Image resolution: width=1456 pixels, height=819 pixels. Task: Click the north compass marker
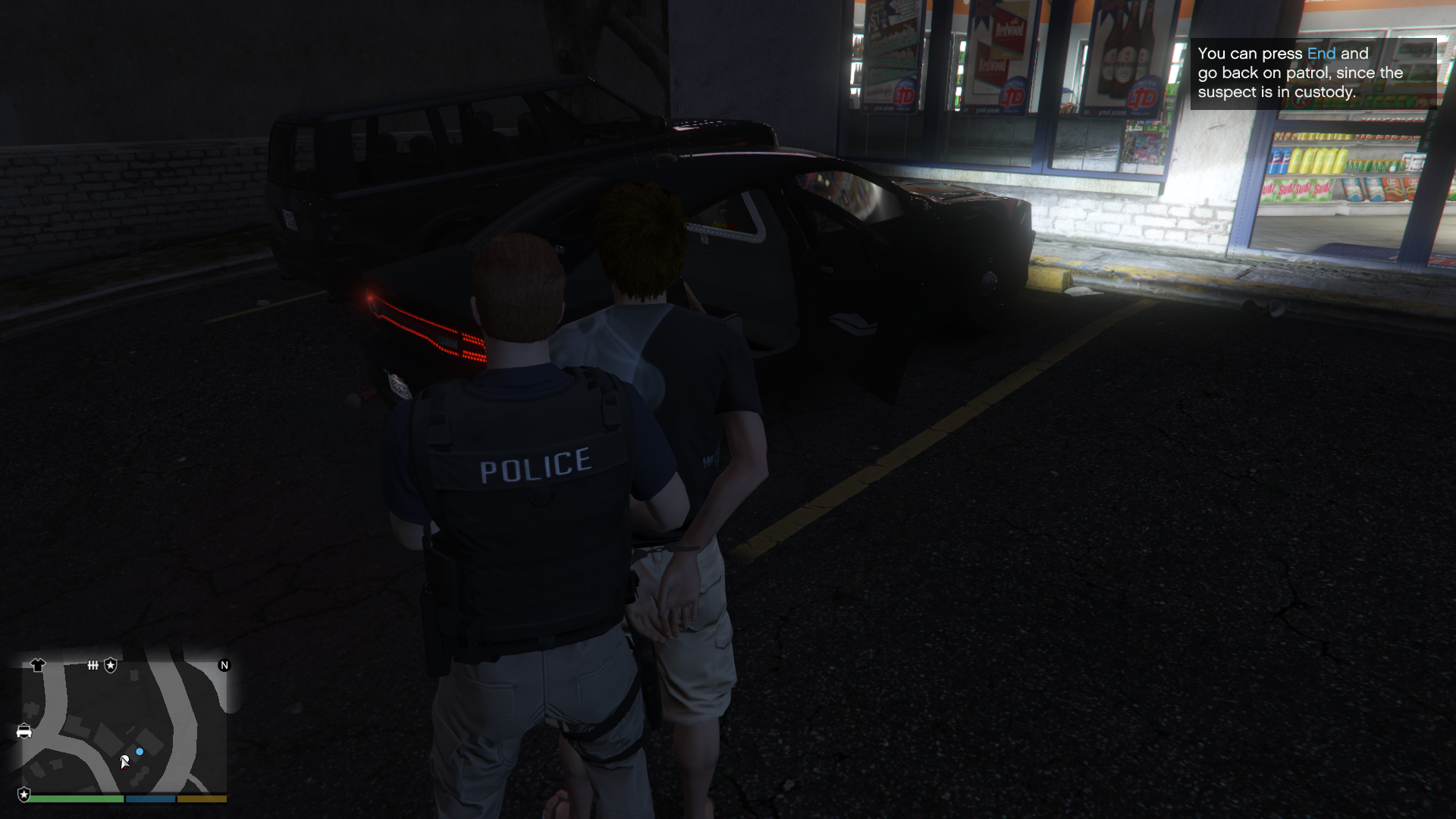[x=224, y=665]
